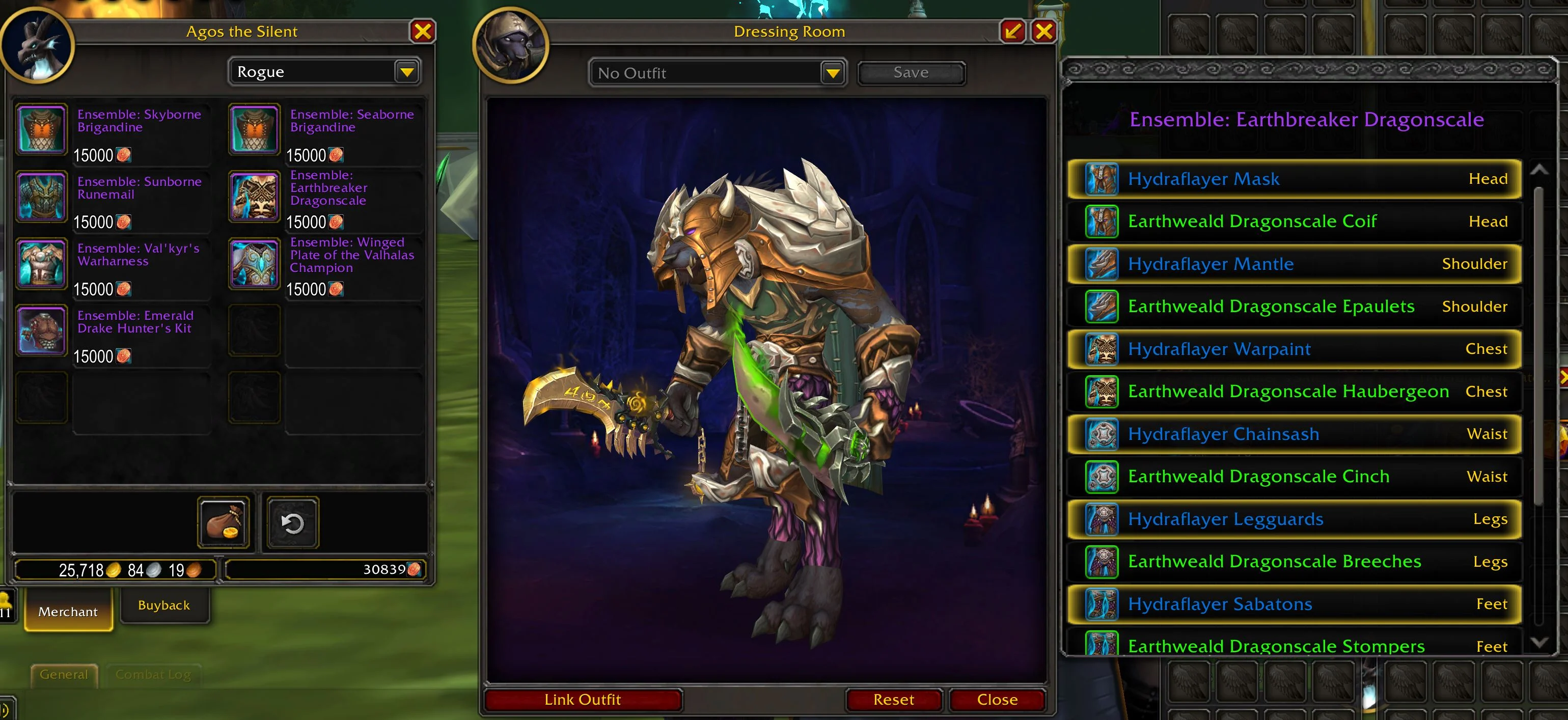1568x720 pixels.
Task: Open the Rogue class filter dropdown
Action: click(x=406, y=72)
